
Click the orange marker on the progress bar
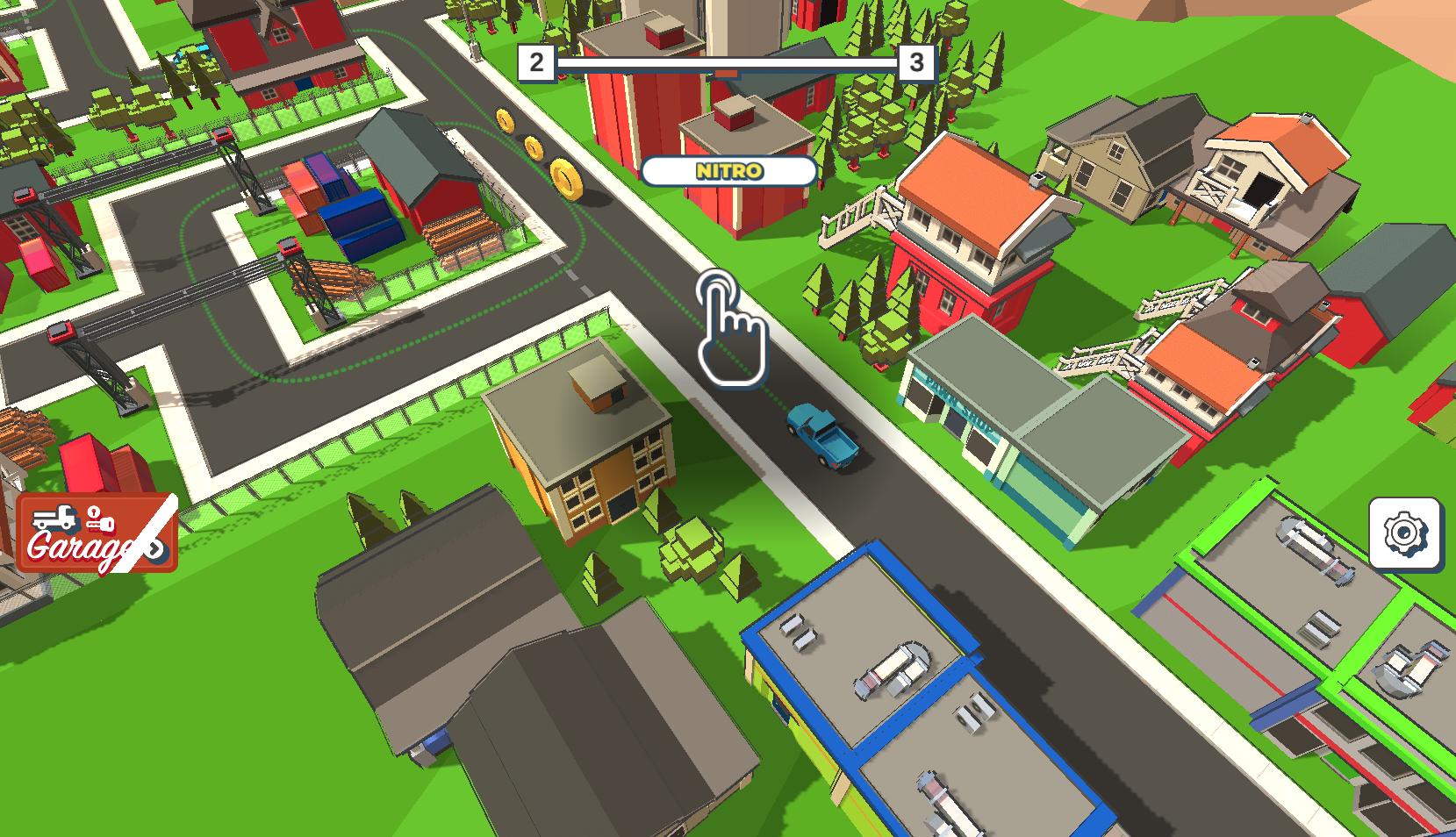727,74
